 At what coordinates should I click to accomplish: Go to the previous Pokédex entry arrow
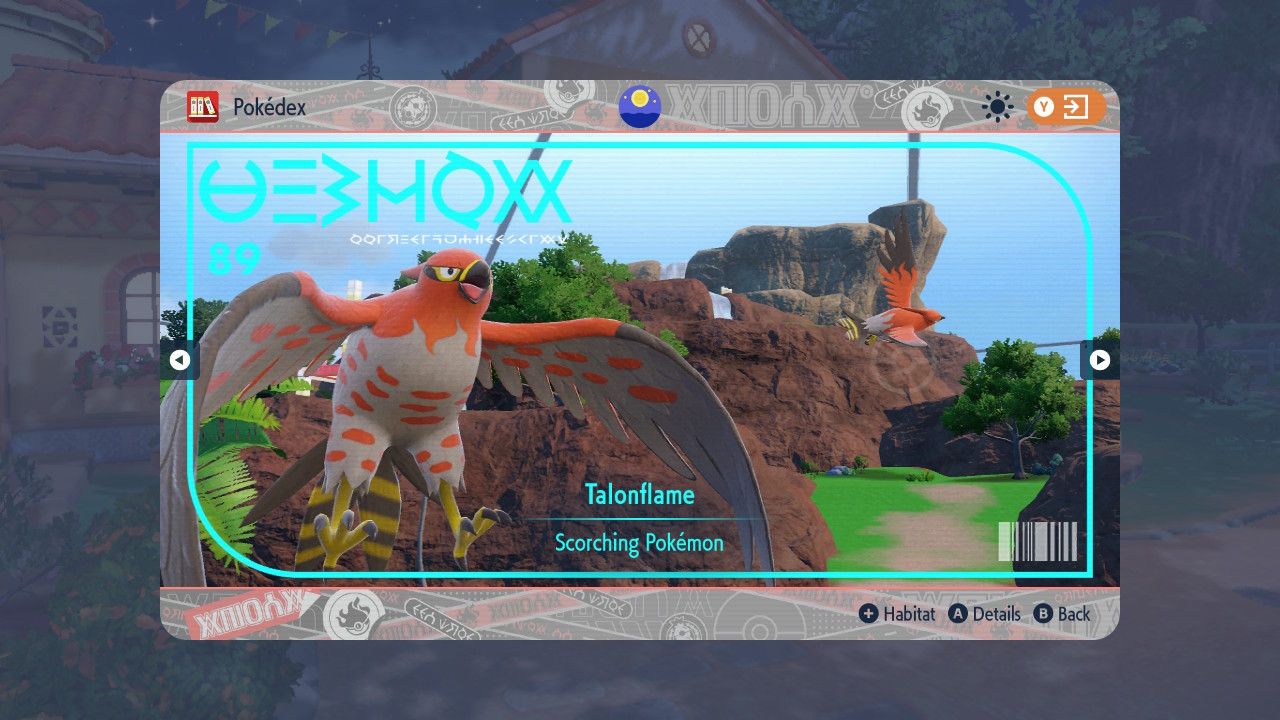(180, 360)
